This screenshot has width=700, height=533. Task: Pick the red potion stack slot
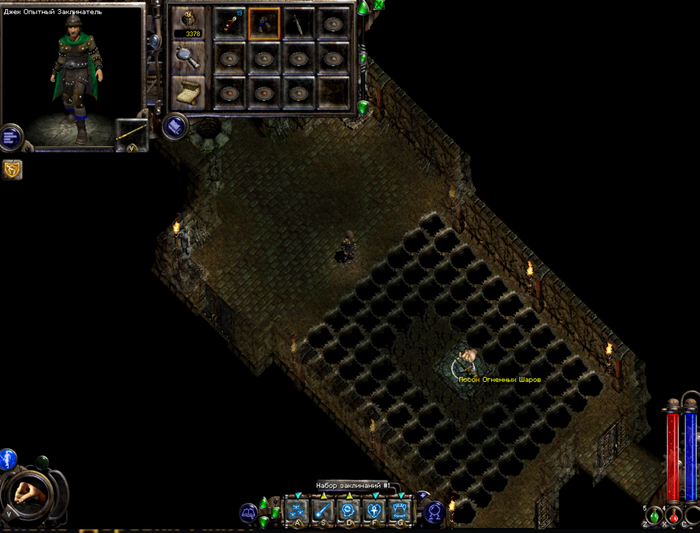(x=230, y=22)
